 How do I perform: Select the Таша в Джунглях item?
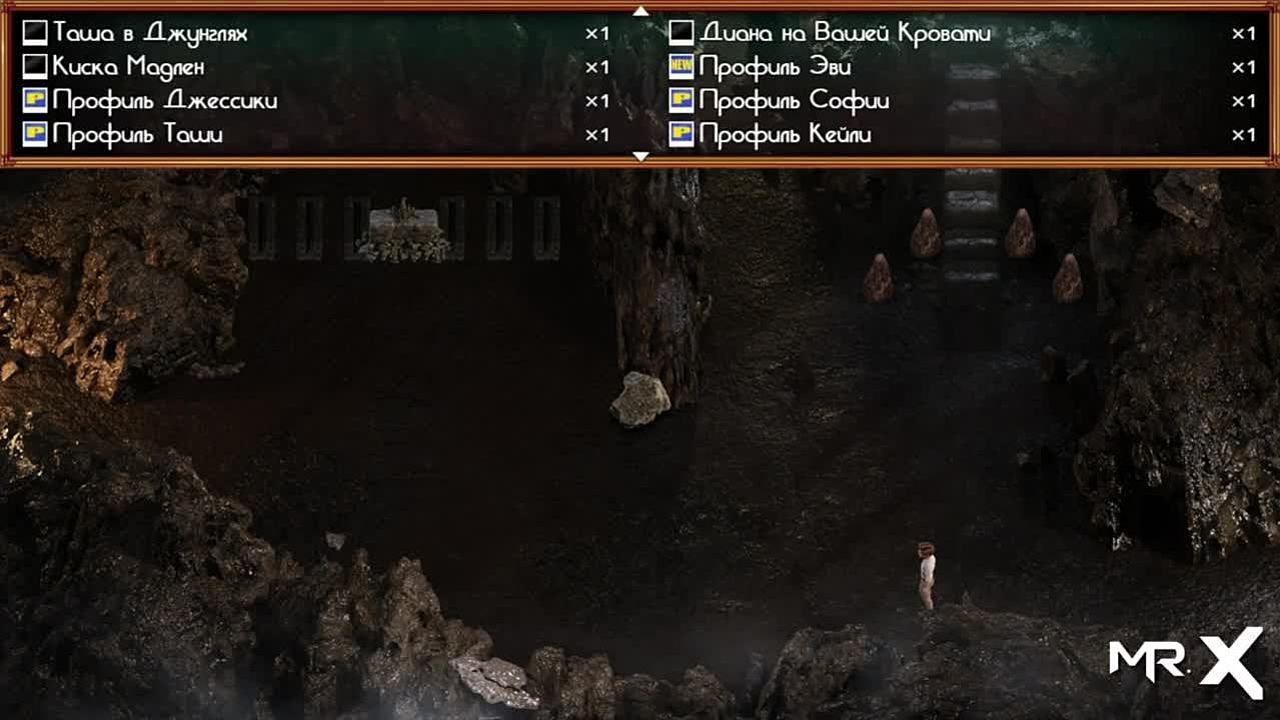[150, 34]
